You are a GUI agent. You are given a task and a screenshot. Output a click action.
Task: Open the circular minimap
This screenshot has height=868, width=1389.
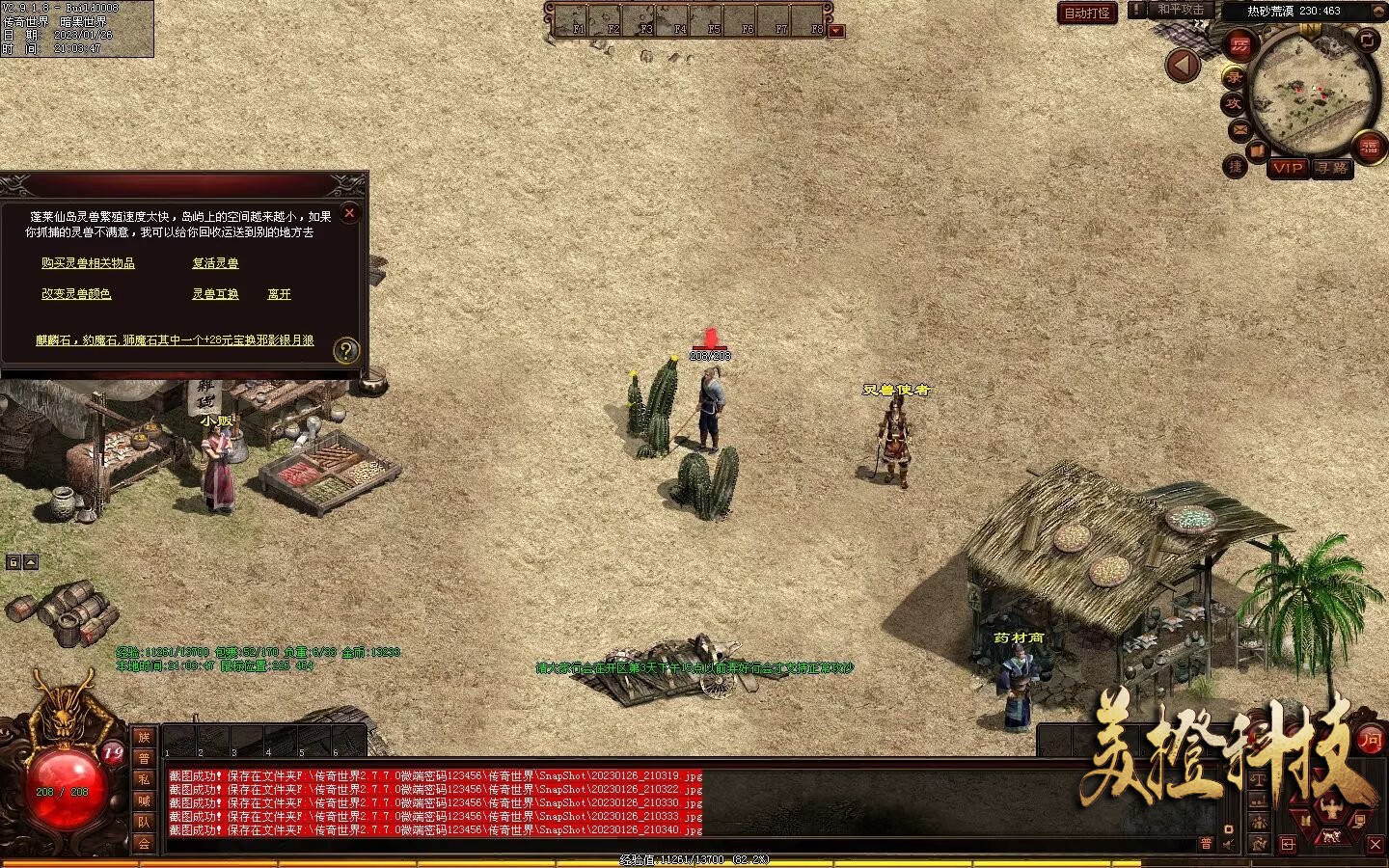pos(1312,92)
